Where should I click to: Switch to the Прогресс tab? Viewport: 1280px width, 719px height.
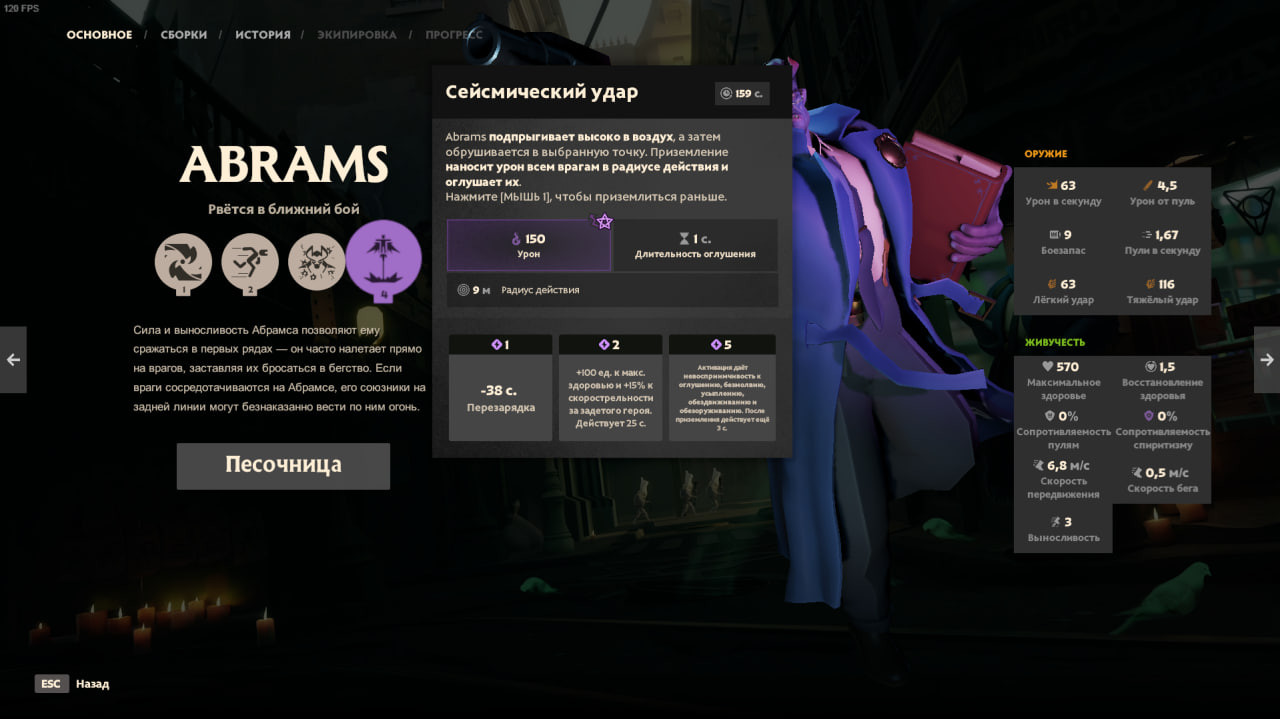453,35
